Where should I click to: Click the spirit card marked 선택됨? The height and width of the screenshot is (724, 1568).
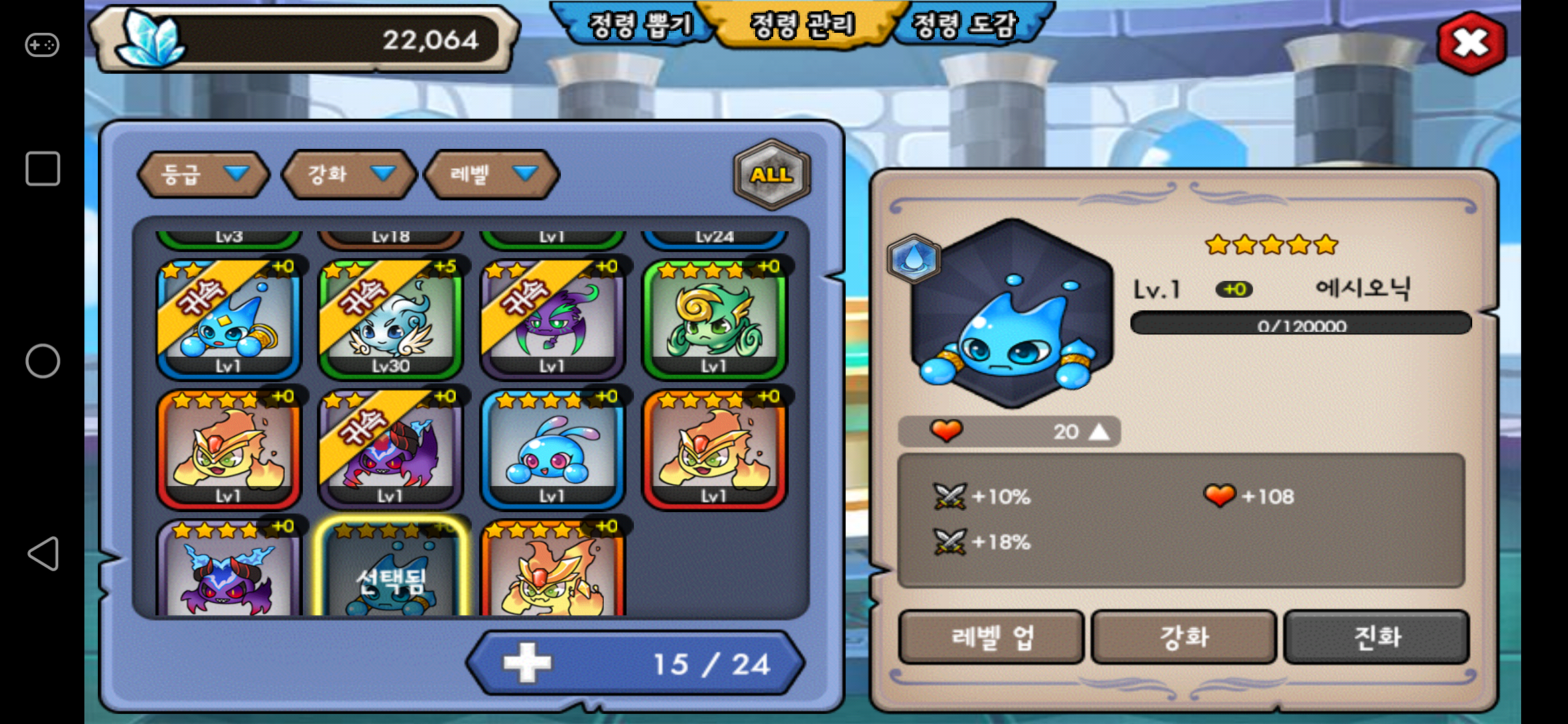[390, 570]
